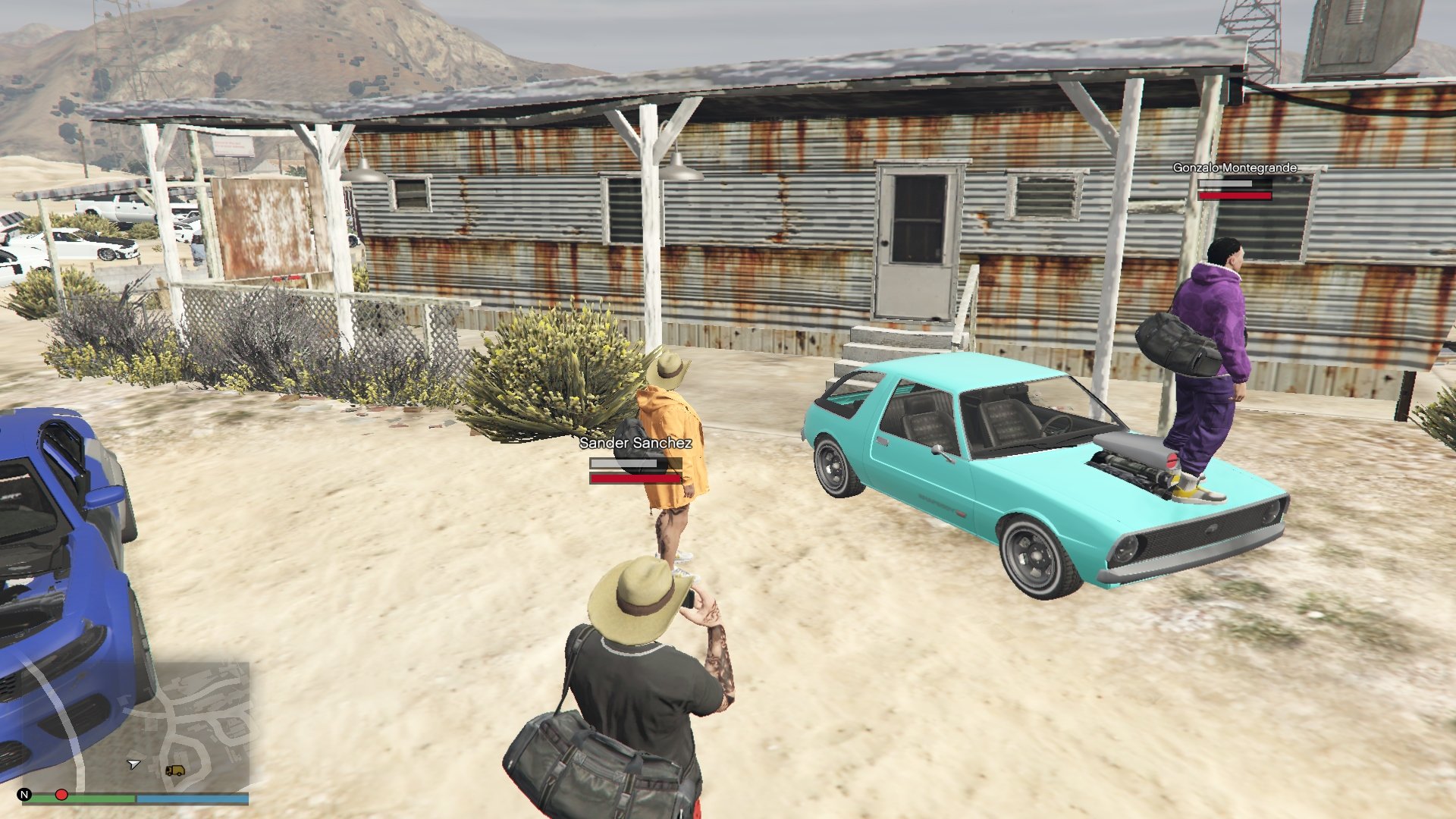Select the Gonzalo Montegrande name tag
This screenshot has width=1456, height=819.
[1235, 168]
